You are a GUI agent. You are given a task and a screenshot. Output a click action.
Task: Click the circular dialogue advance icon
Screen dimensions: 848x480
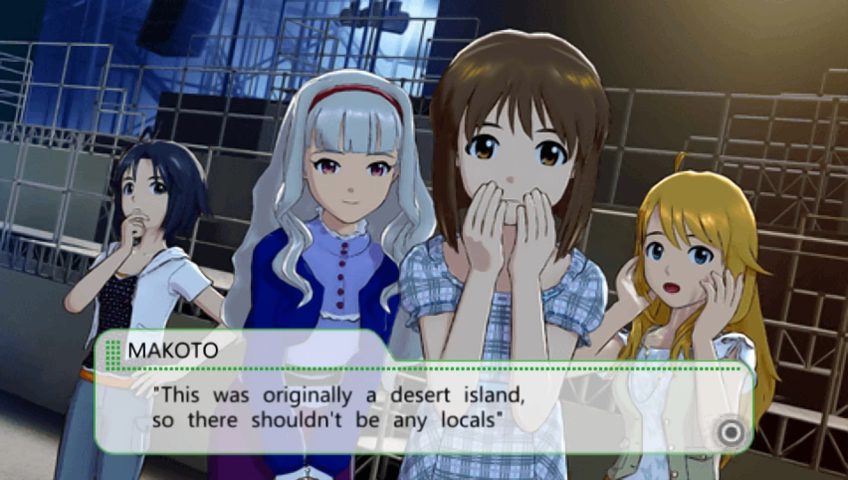click(x=732, y=432)
